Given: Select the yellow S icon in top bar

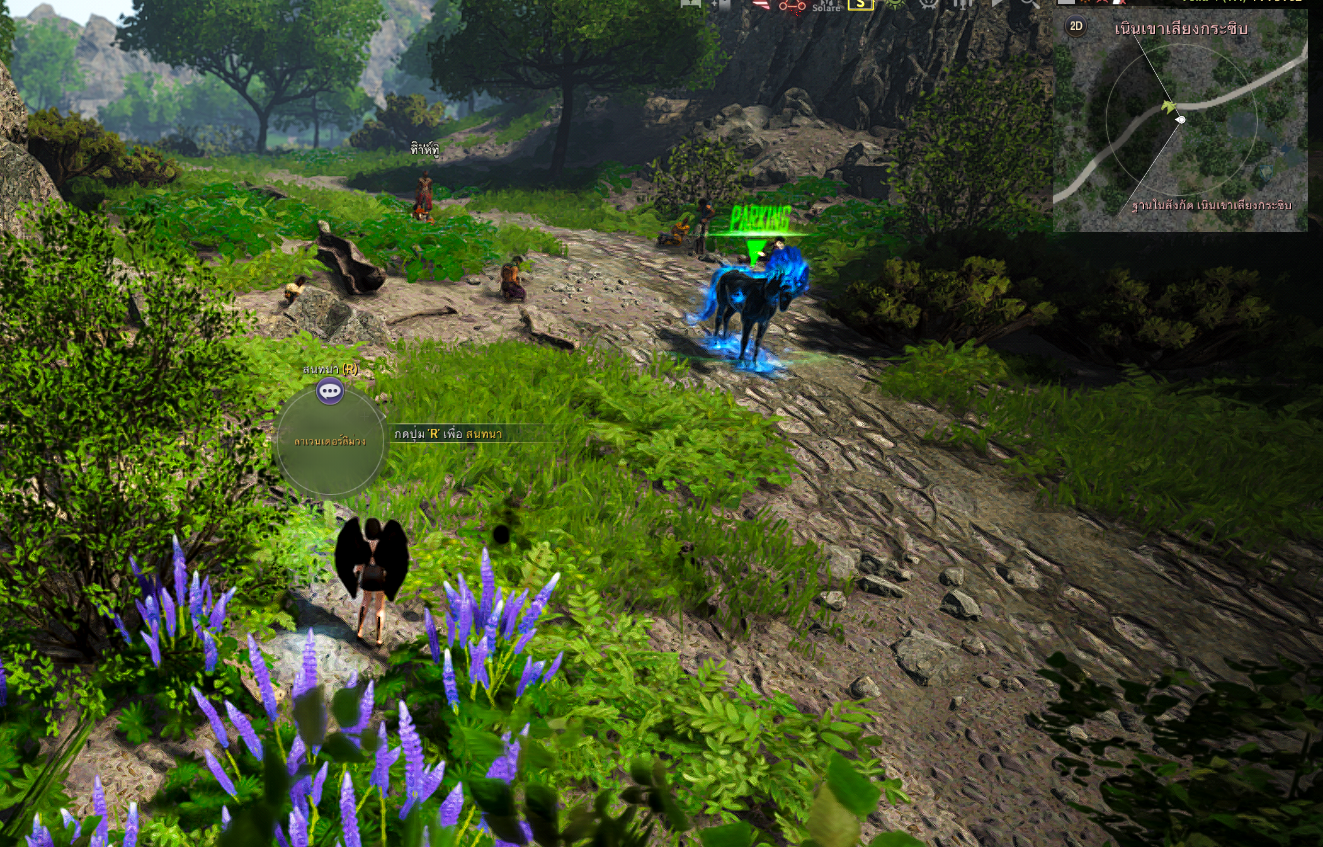Looking at the screenshot, I should 859,4.
